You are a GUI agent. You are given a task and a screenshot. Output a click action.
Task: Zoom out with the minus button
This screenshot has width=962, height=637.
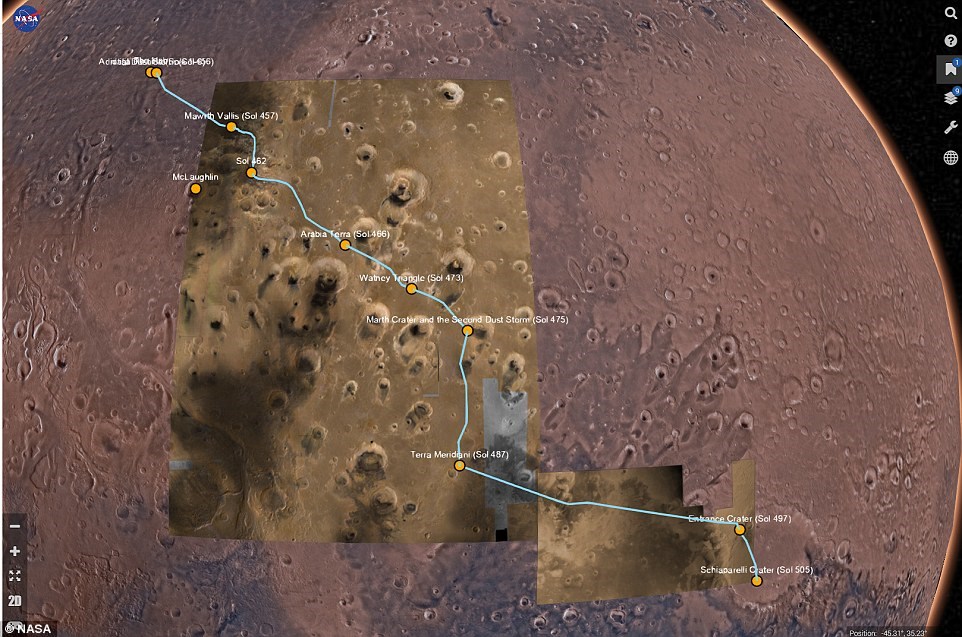pos(15,526)
